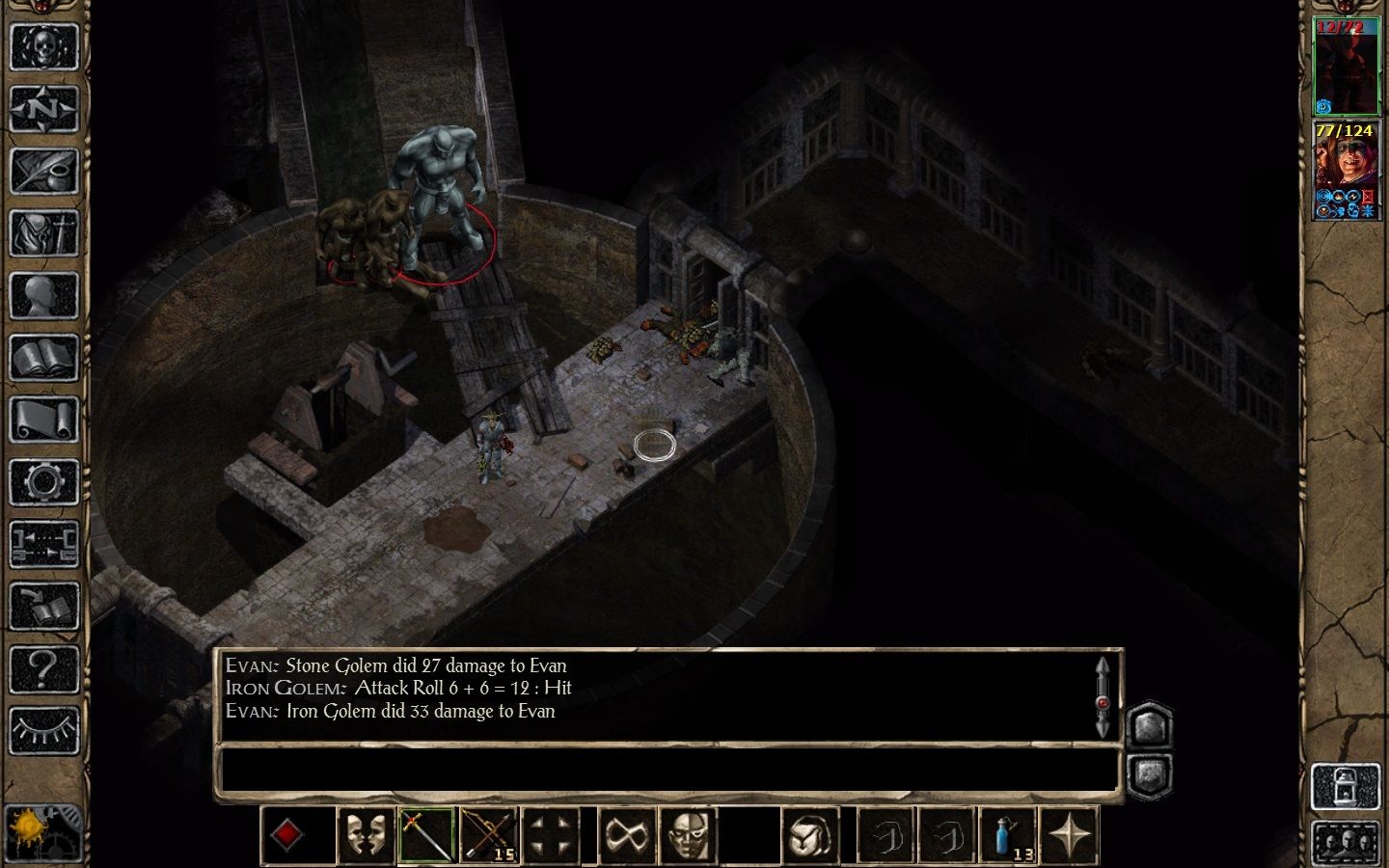1389x868 pixels.
Task: Open the Journal using the quill icon
Action: 43,170
